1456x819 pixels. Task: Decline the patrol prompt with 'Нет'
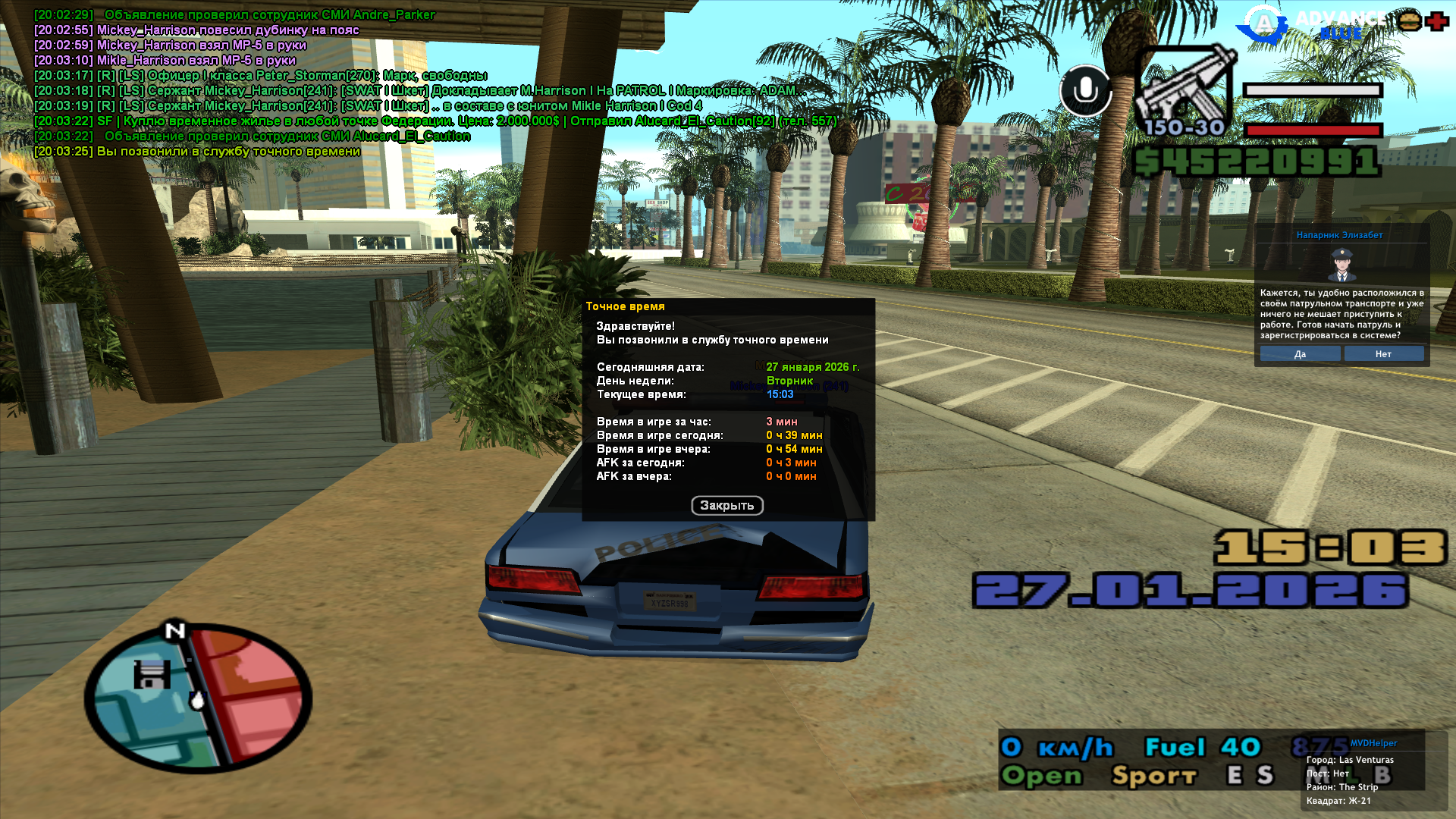click(1383, 354)
